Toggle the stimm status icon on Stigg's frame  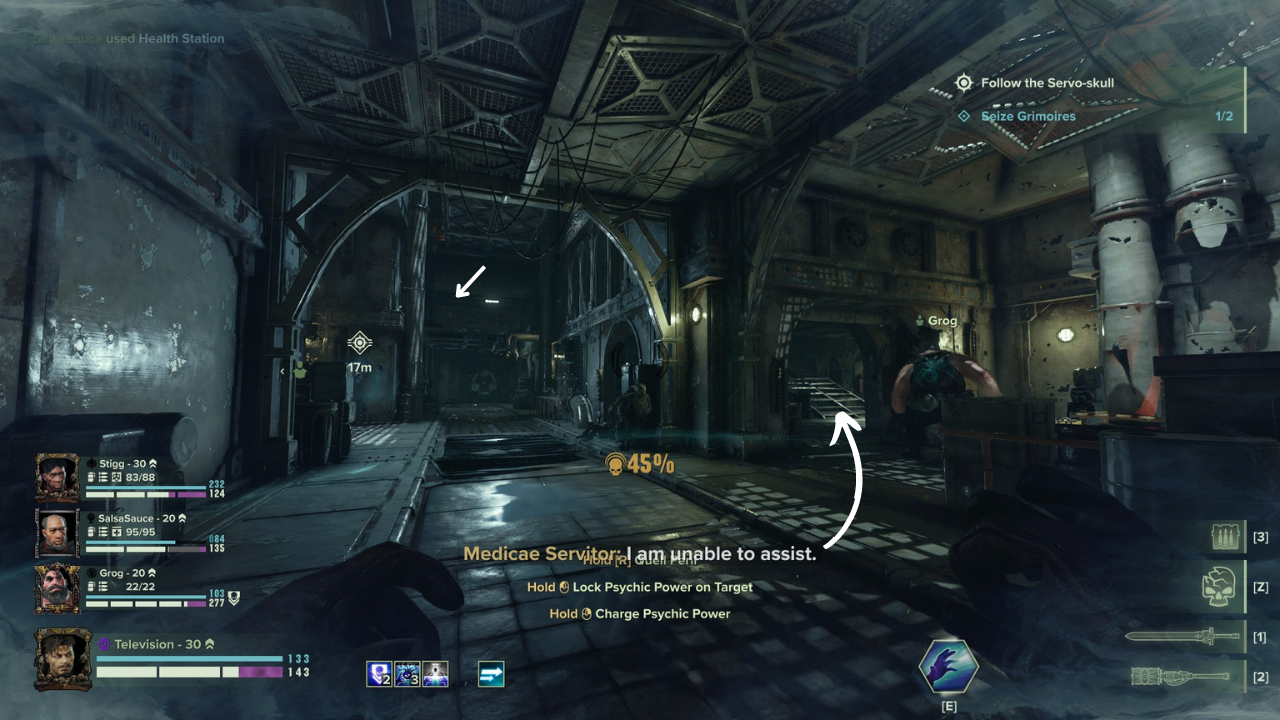[x=90, y=479]
